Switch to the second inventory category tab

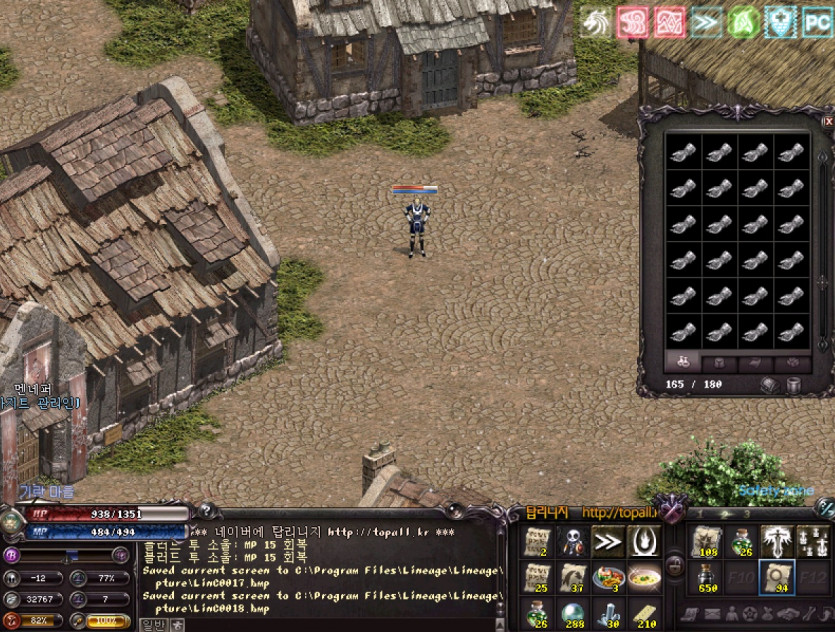[x=718, y=362]
